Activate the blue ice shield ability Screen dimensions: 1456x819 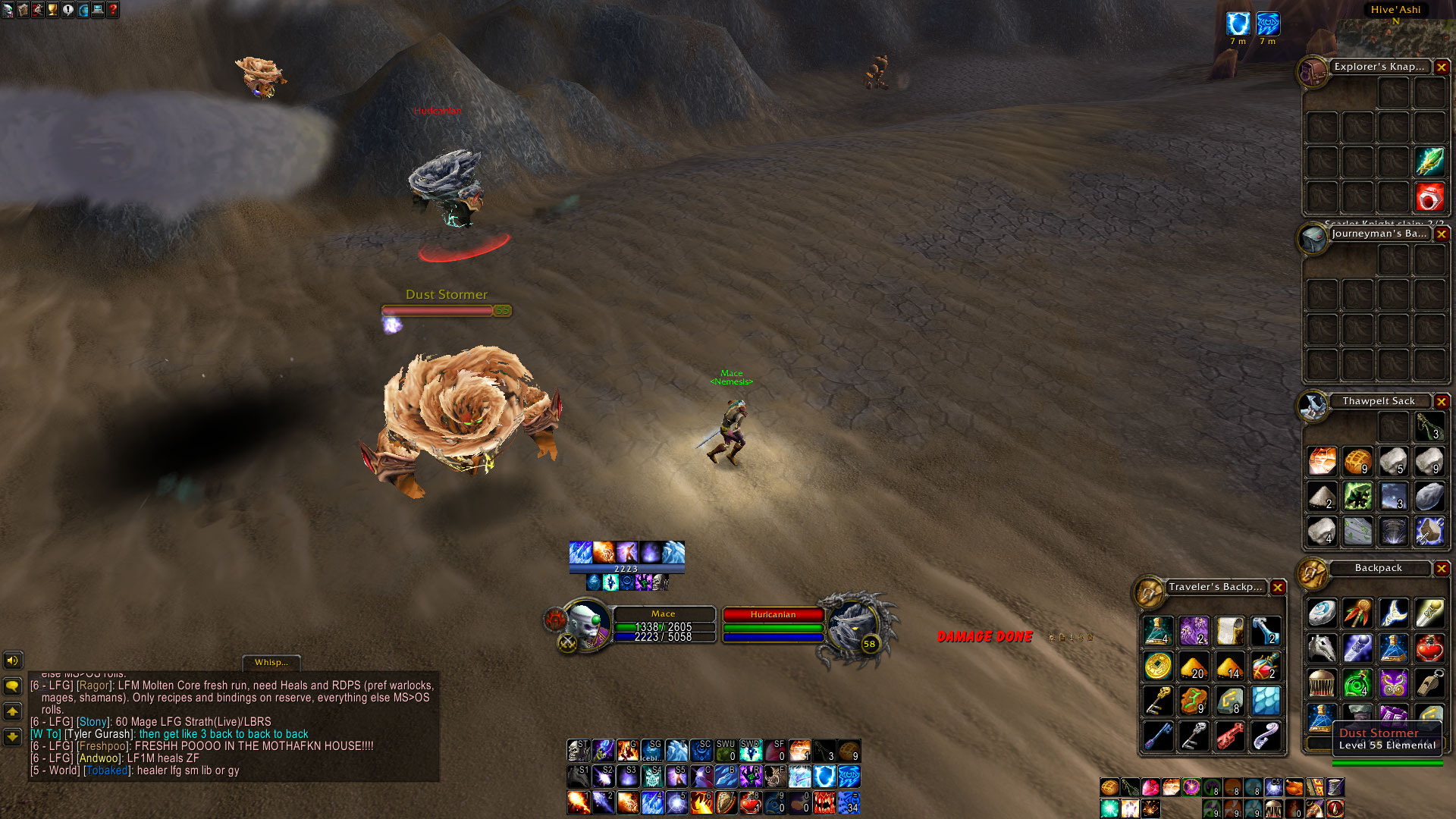tap(824, 776)
